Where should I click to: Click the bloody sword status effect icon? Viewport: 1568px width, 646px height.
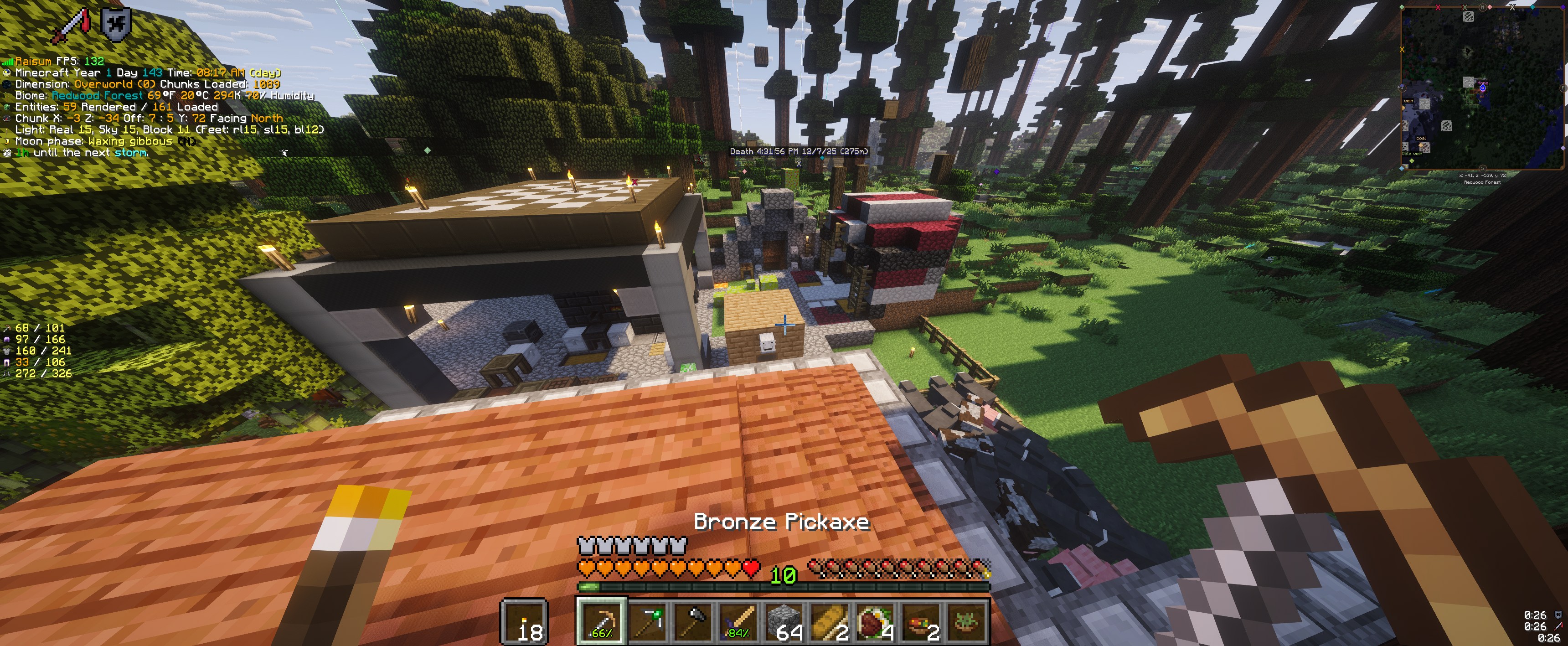click(x=72, y=26)
